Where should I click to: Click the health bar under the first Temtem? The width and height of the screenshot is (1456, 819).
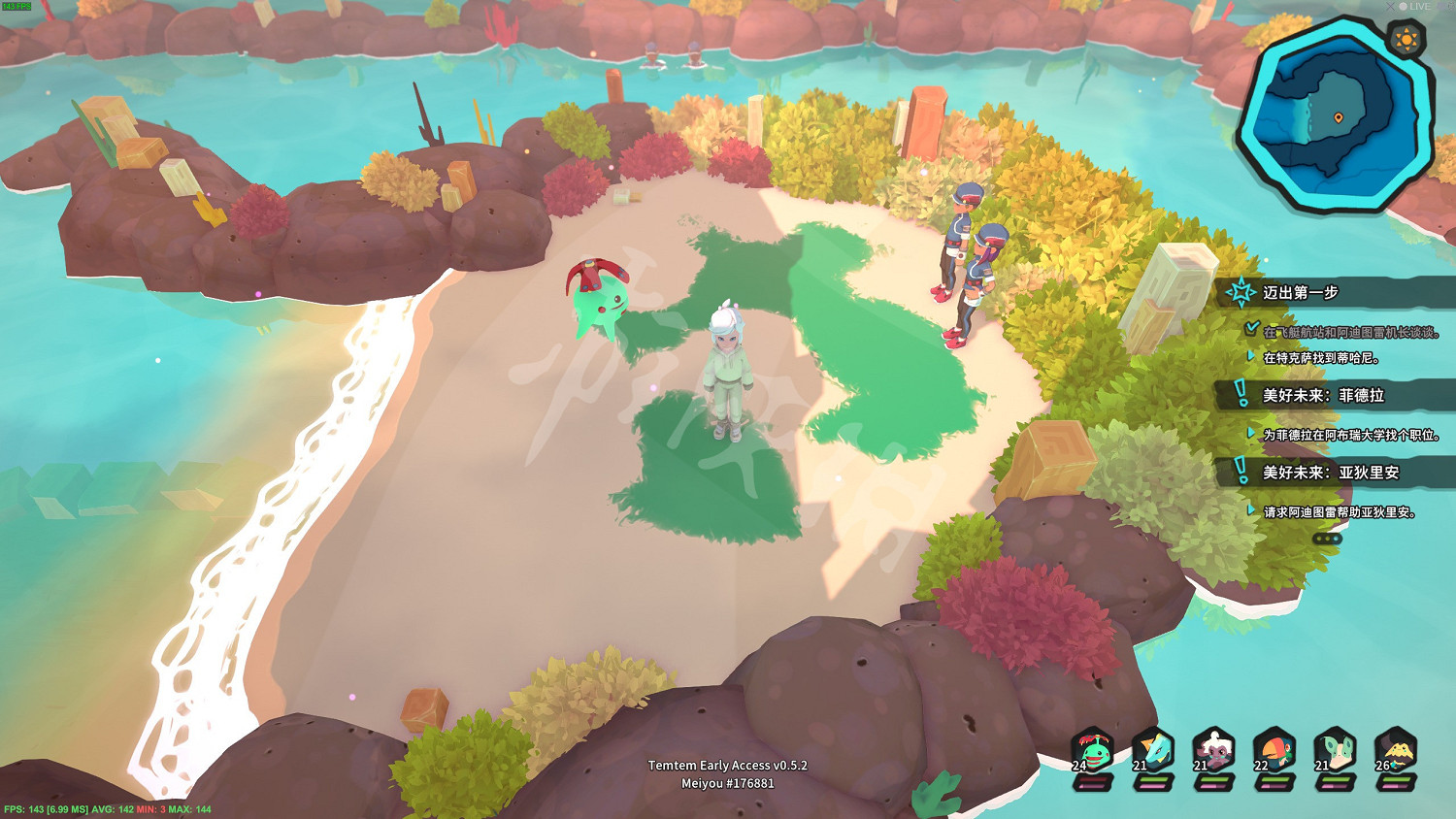pos(1092,780)
